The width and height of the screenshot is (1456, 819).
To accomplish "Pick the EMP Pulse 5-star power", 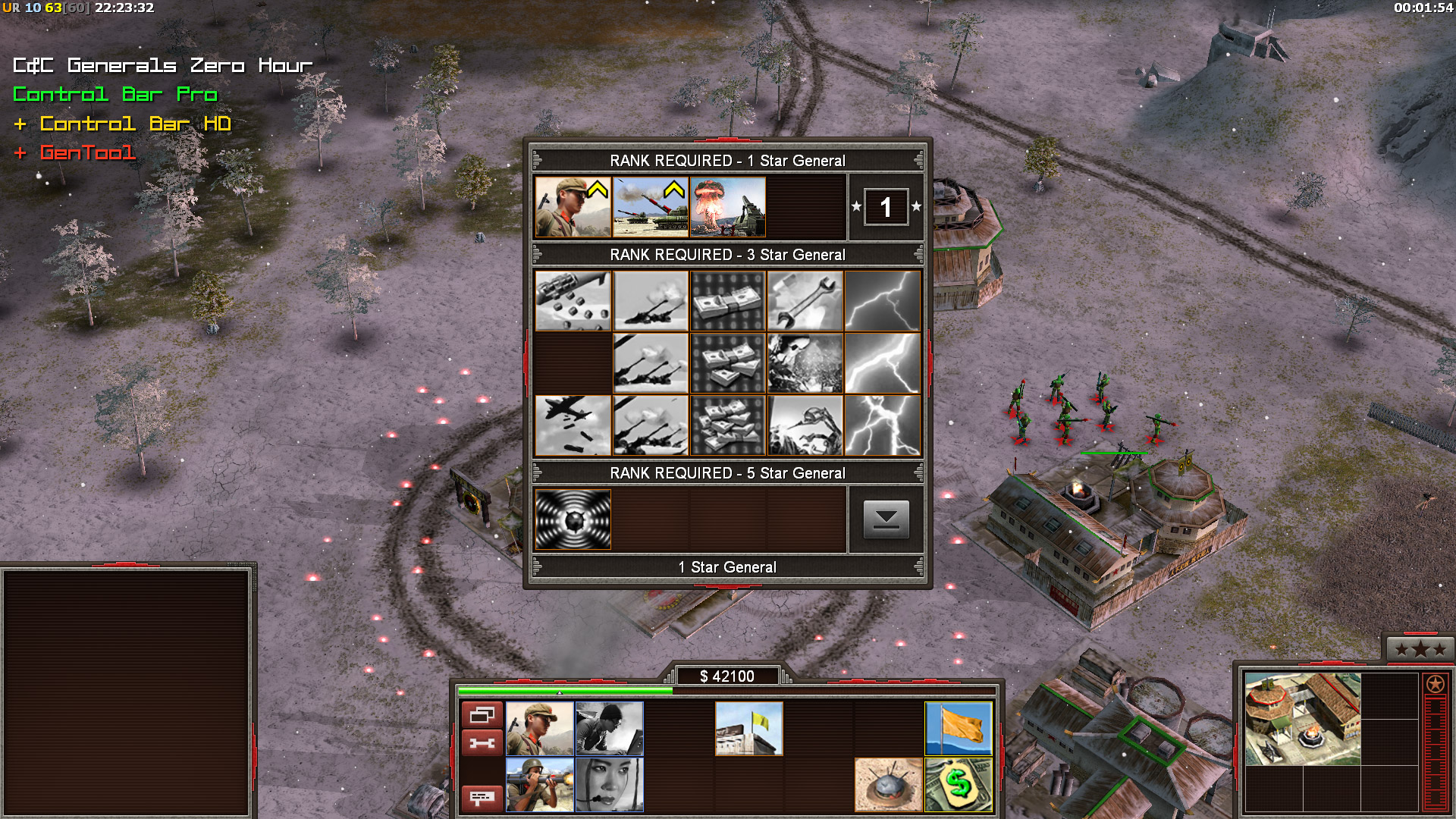I will click(x=573, y=519).
